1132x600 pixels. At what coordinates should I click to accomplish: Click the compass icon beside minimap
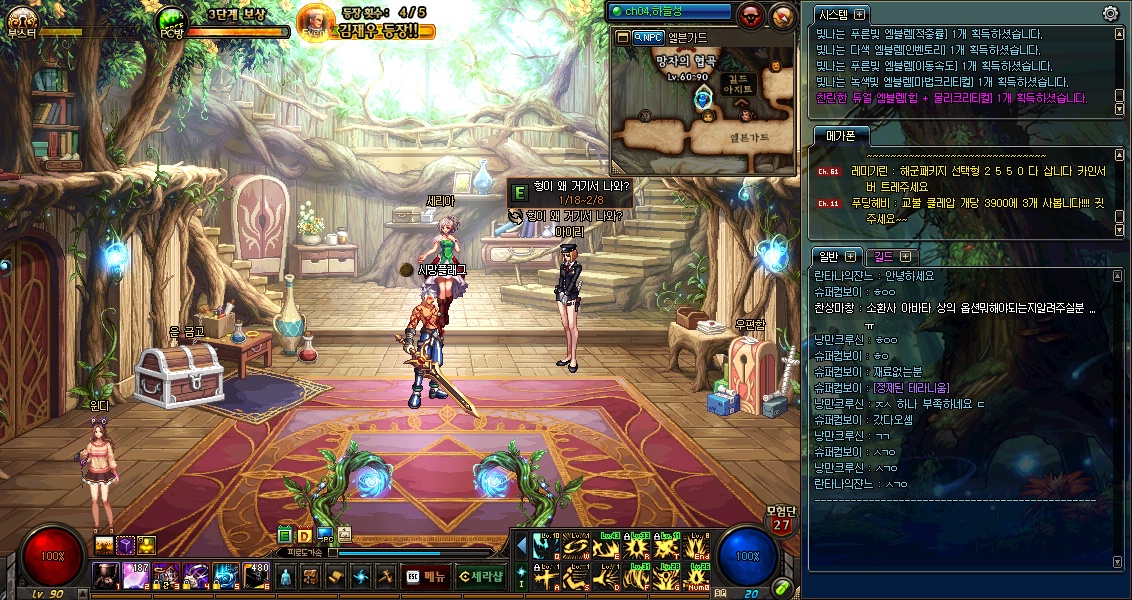783,14
